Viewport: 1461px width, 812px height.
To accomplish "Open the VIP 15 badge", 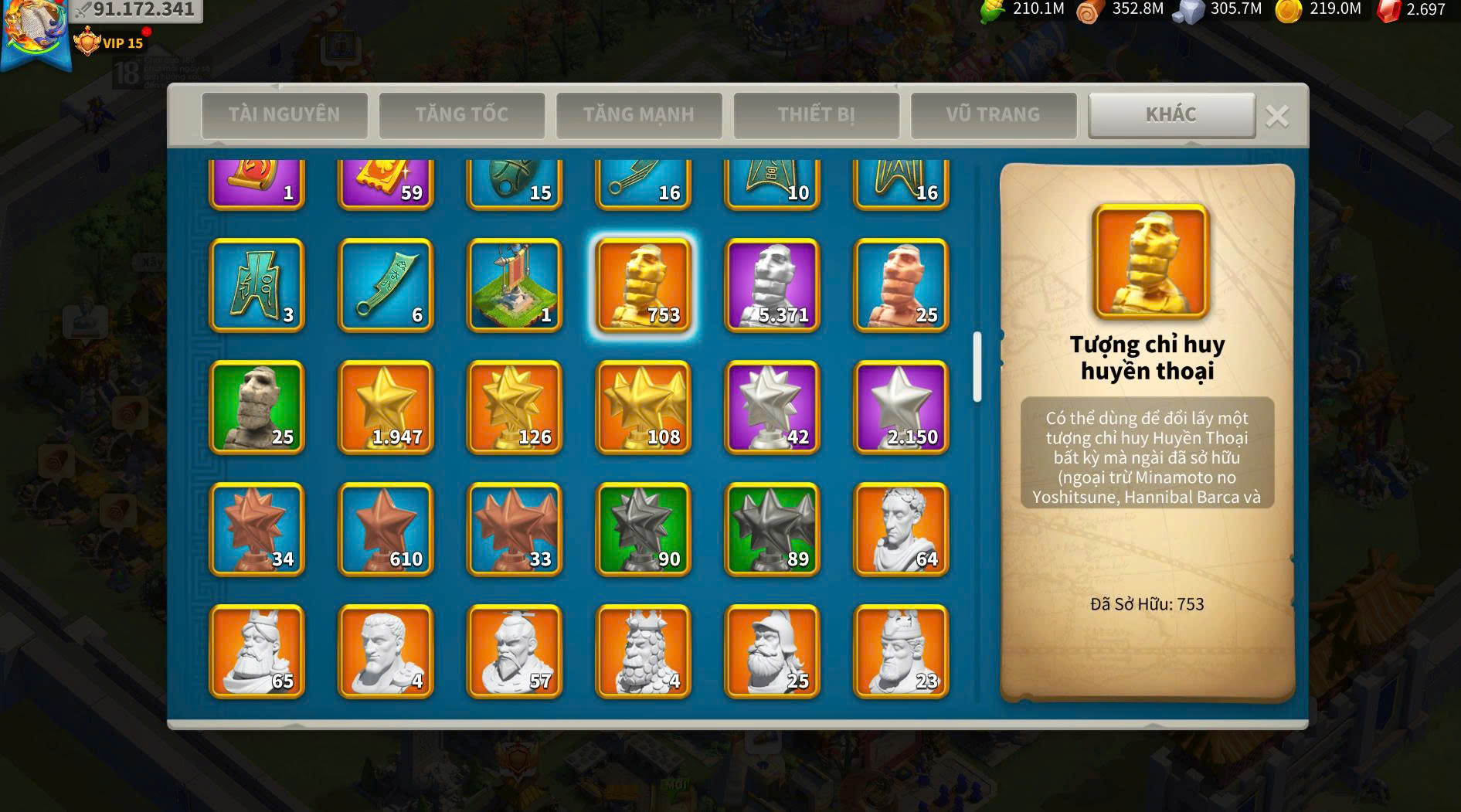I will click(110, 42).
